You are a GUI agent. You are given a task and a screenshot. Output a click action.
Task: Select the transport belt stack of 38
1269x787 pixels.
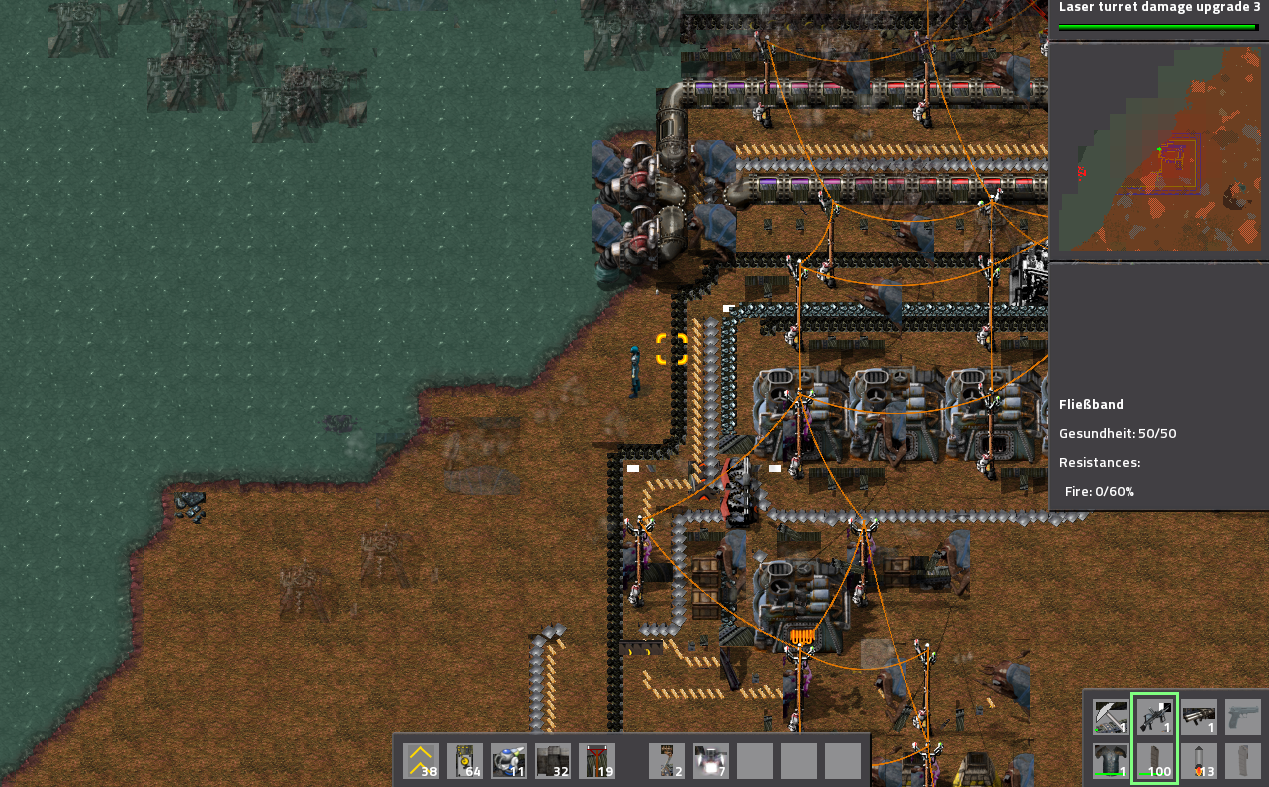421,761
